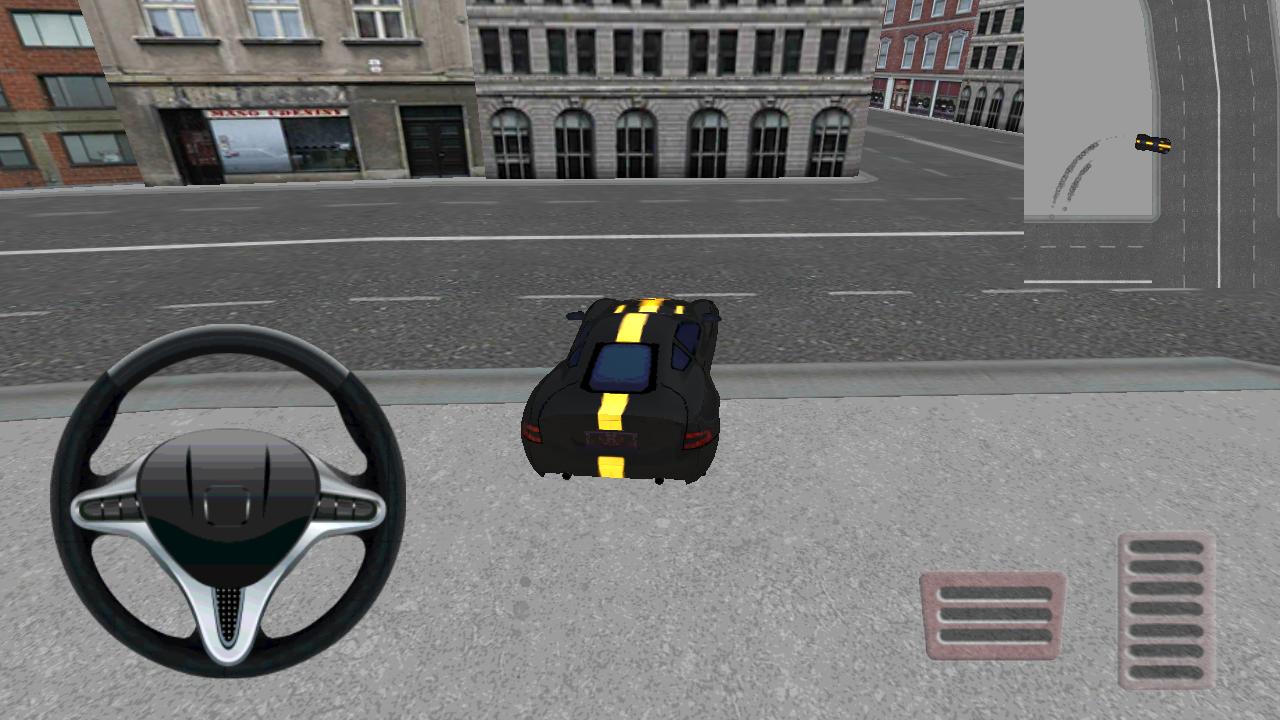Click the player's black sports car
Image resolution: width=1280 pixels, height=720 pixels.
(620, 390)
